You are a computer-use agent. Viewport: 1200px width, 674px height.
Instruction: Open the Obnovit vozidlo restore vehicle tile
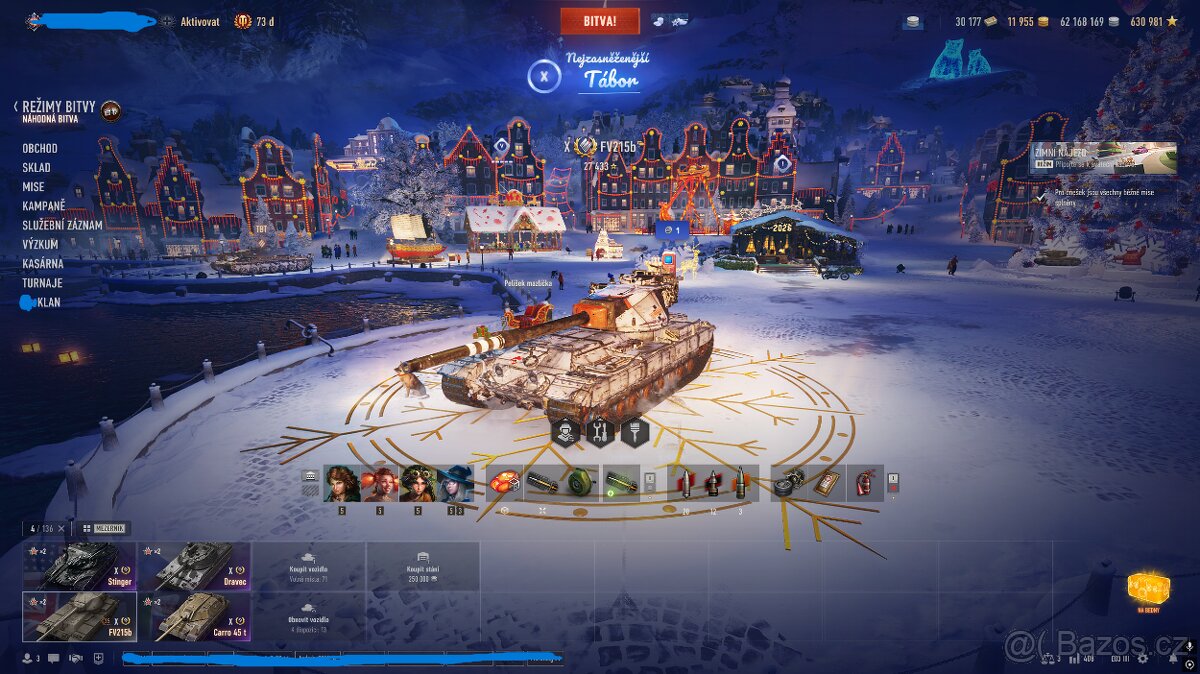[308, 616]
